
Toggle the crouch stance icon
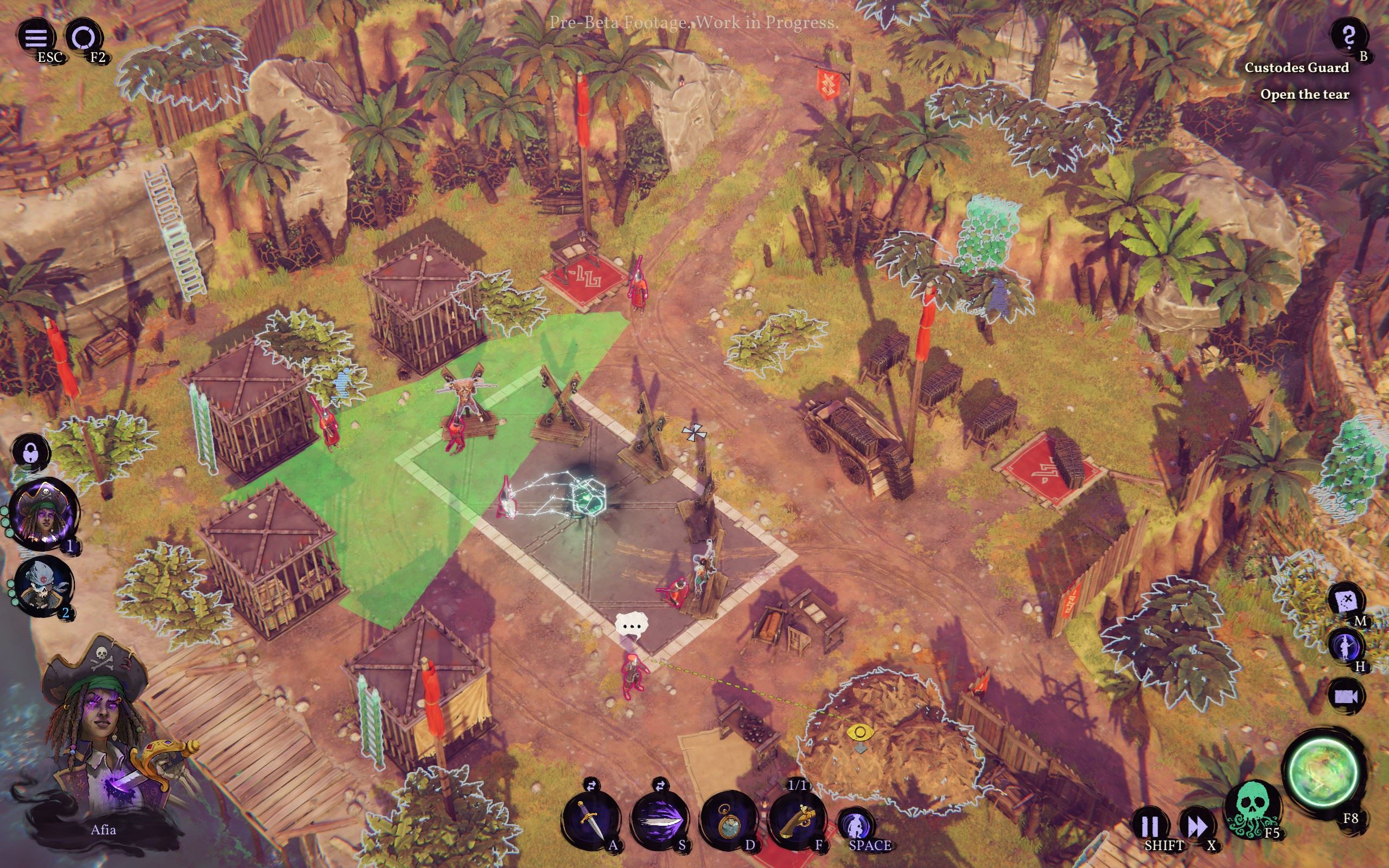[x=855, y=825]
